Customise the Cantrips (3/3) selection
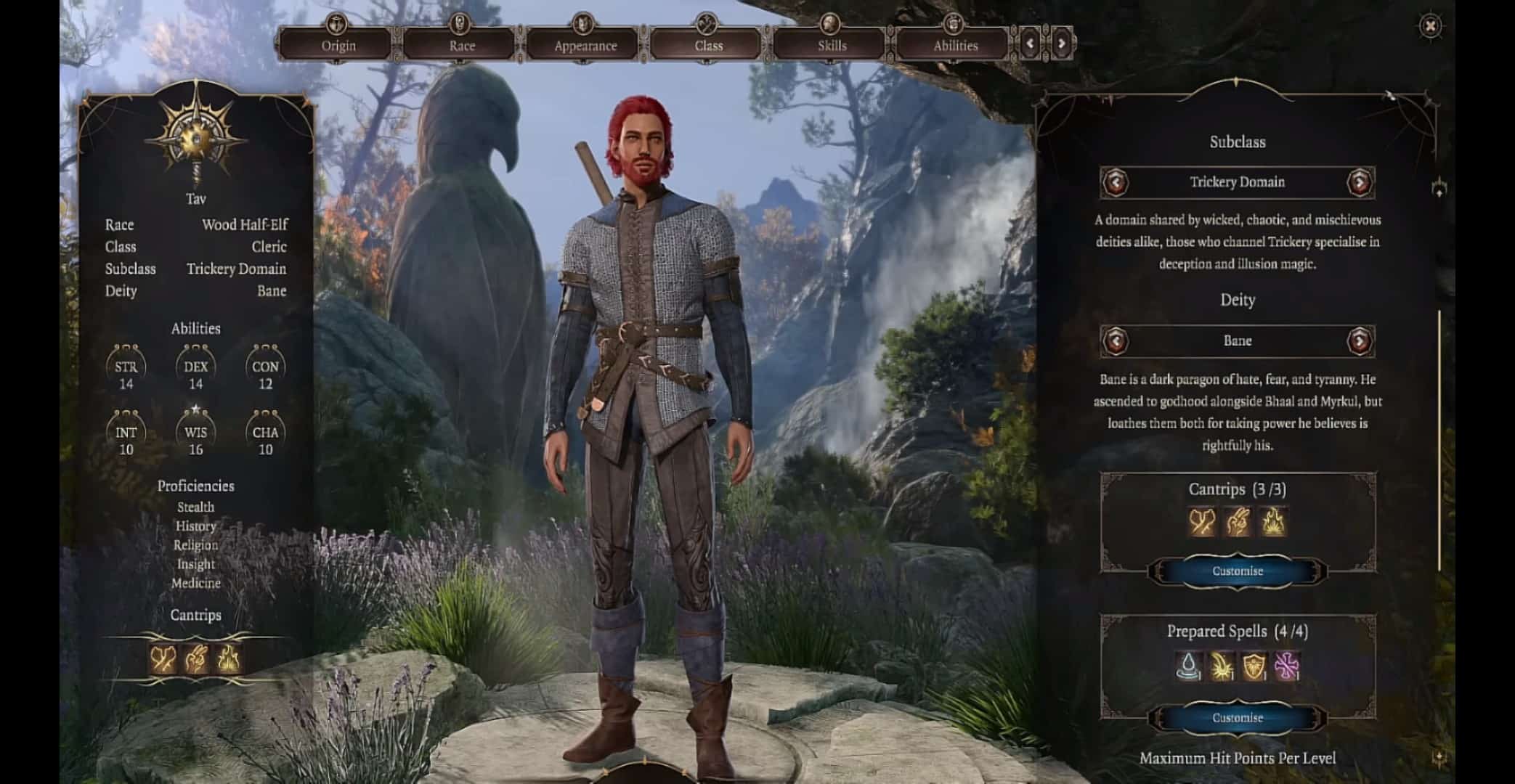The width and height of the screenshot is (1515, 784). tap(1237, 571)
